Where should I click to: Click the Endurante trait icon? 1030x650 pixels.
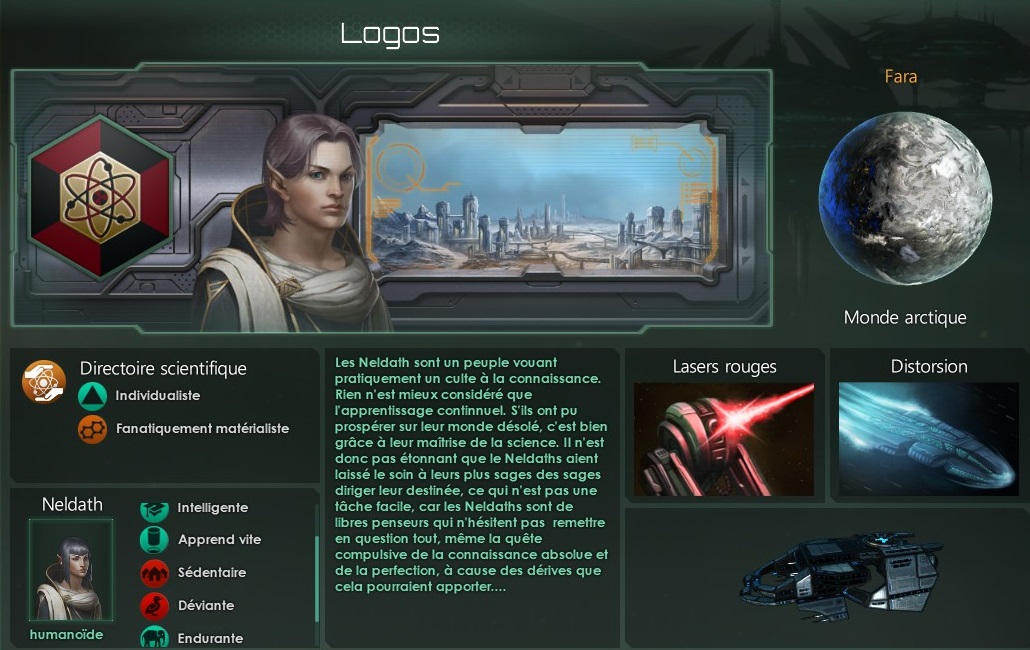point(153,637)
